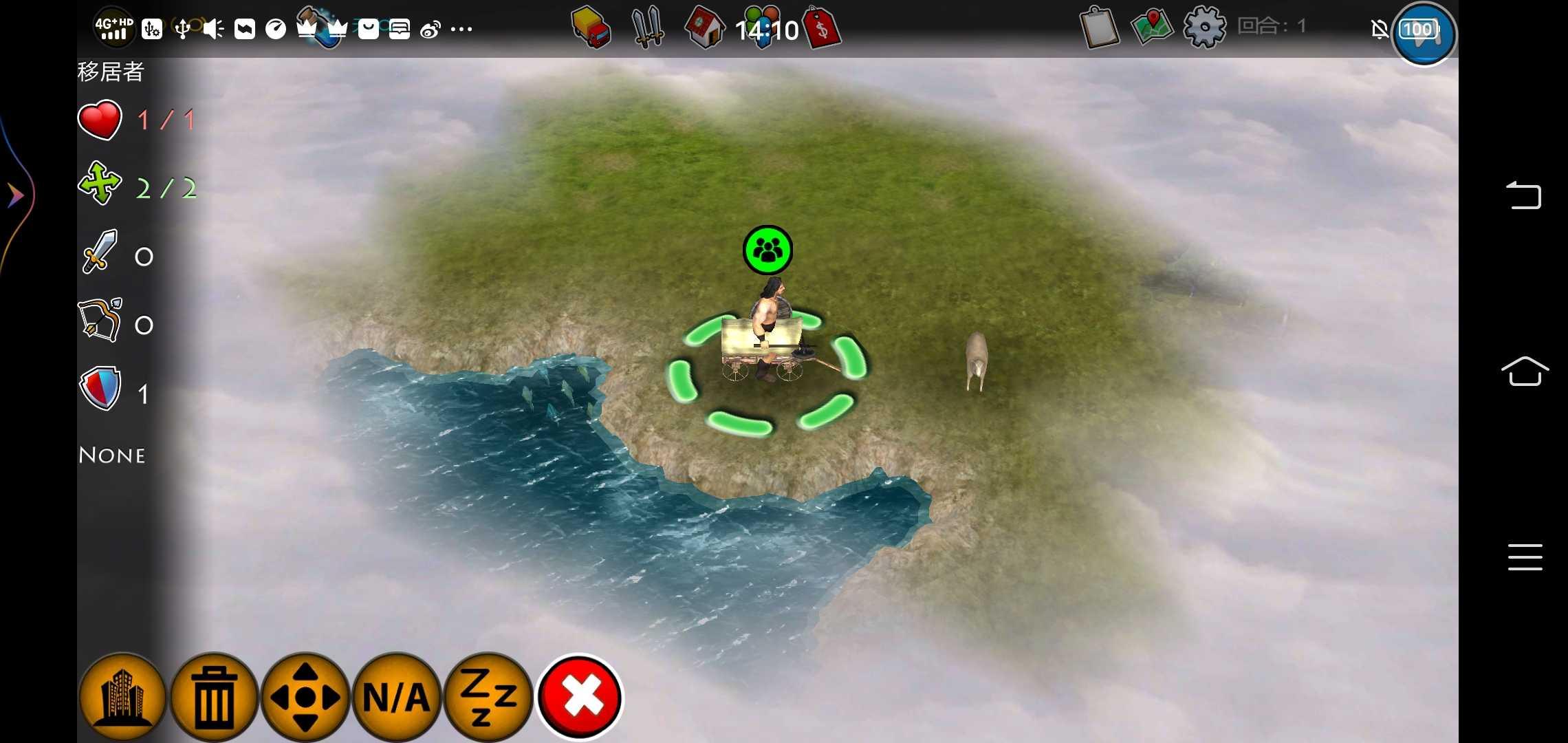Image resolution: width=1568 pixels, height=743 pixels.
Task: Open the clipboard report panel
Action: point(1098,28)
